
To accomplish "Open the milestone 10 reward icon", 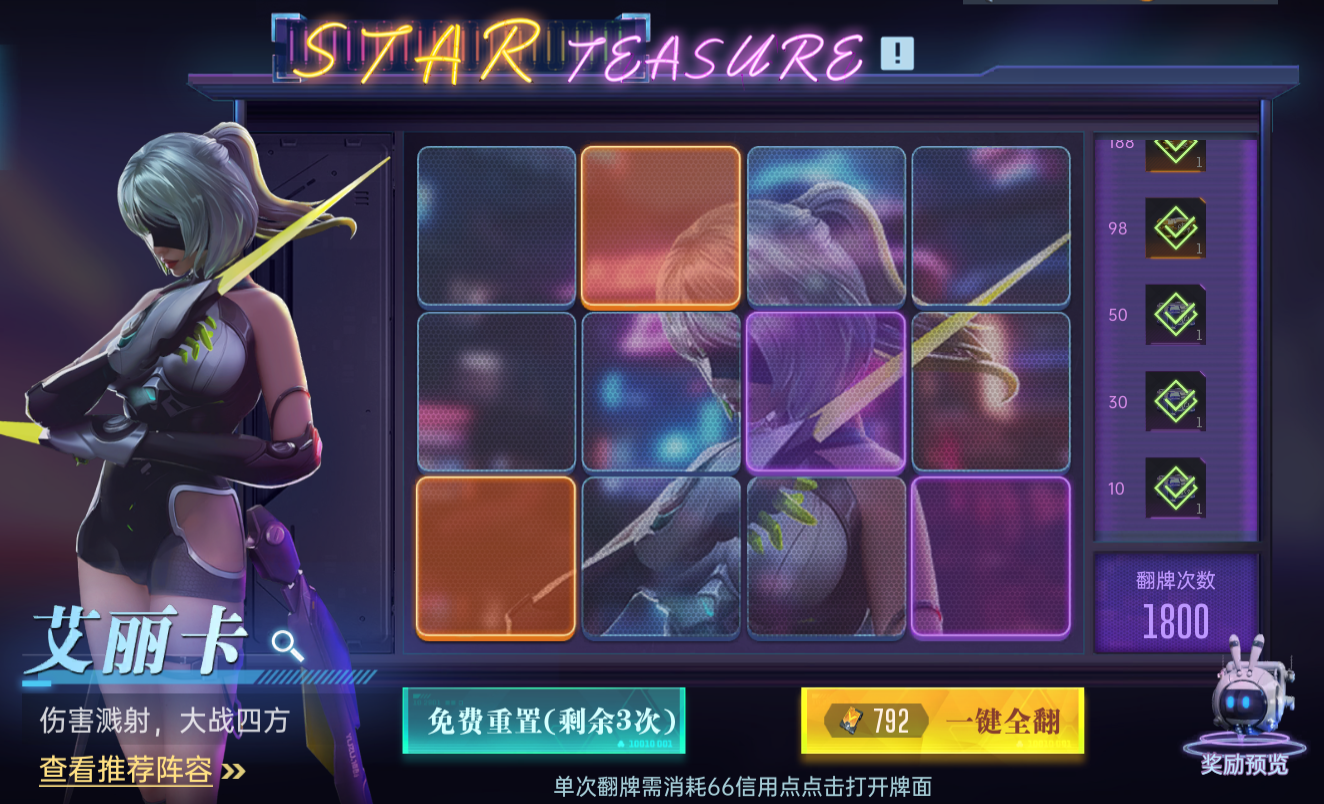I will pyautogui.click(x=1175, y=489).
